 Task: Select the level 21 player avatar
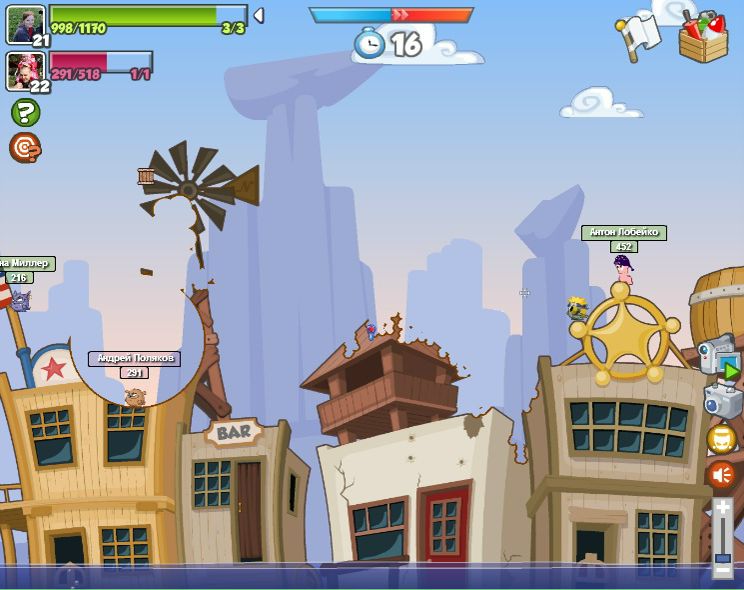(25, 23)
